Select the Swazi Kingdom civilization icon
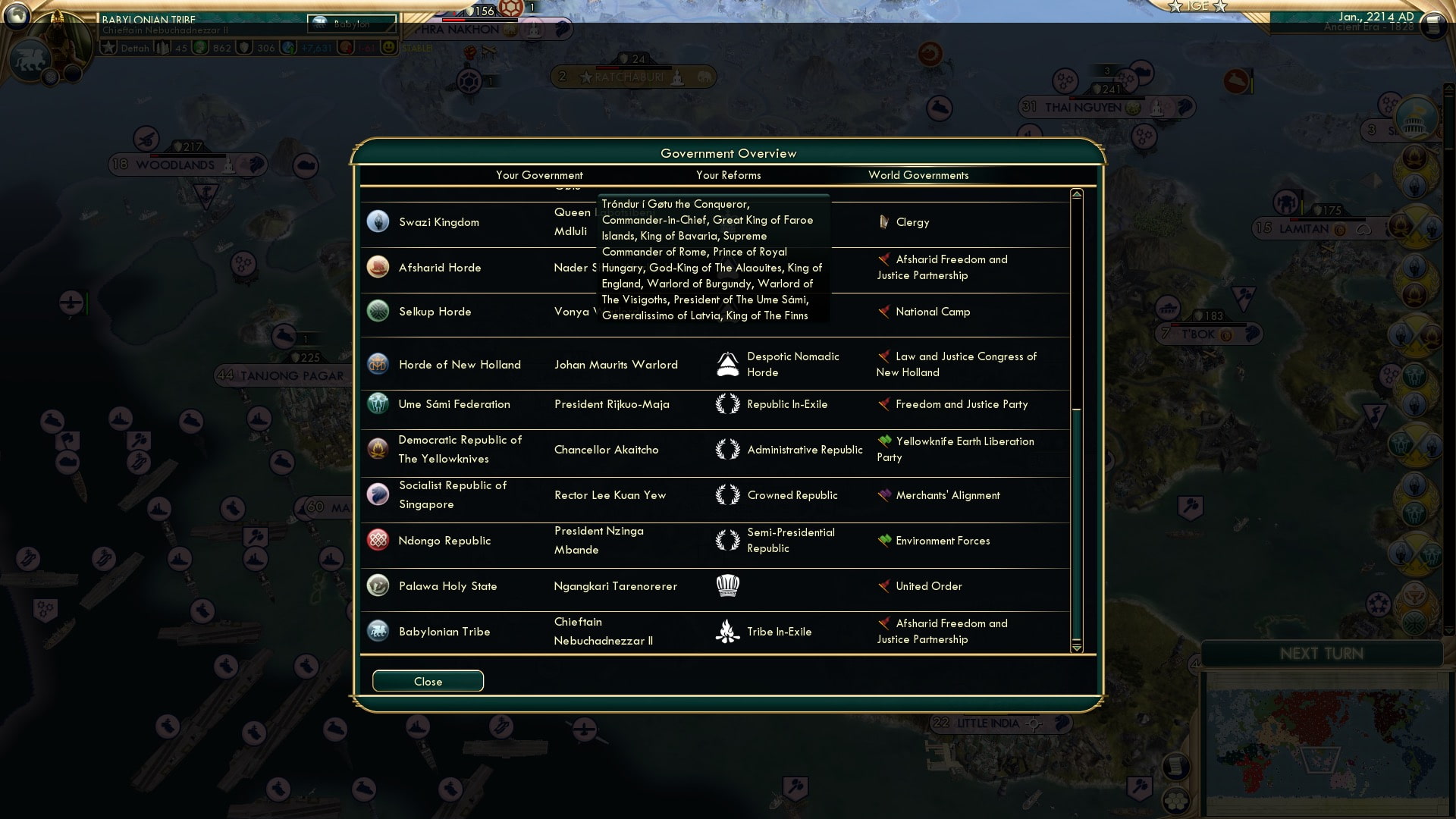 click(x=378, y=221)
